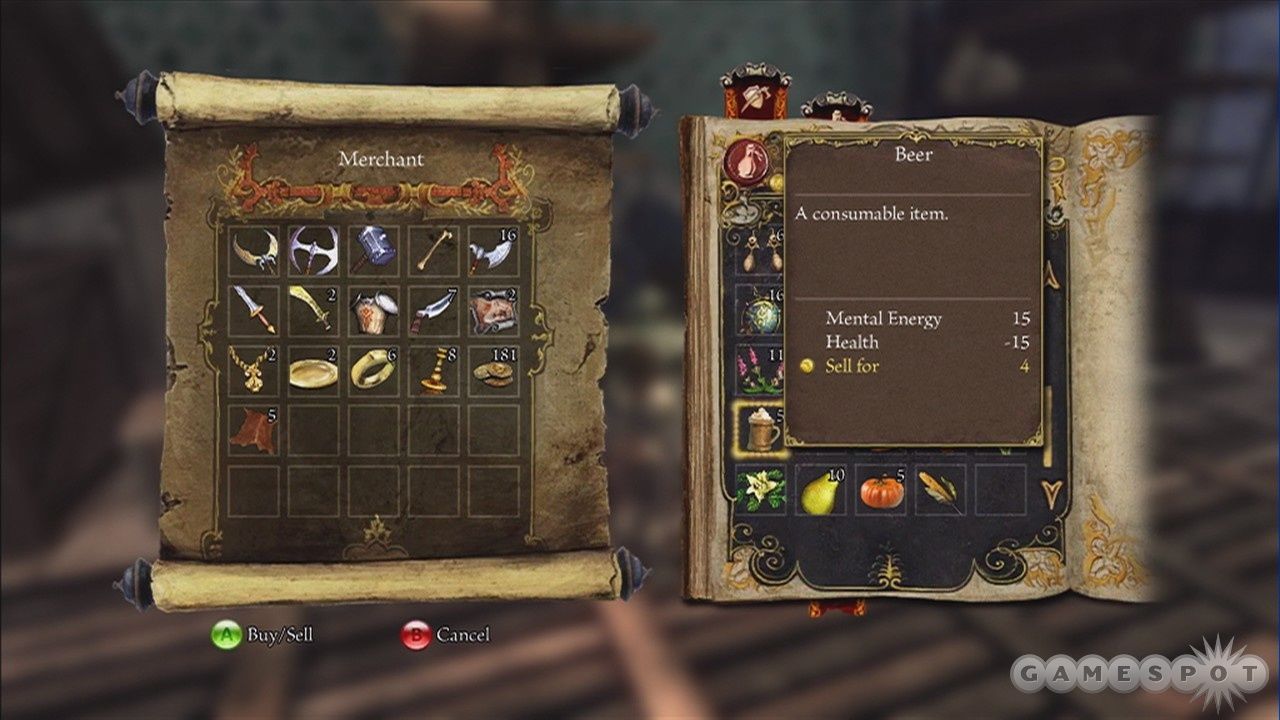Select the leather chest armor
The height and width of the screenshot is (720, 1280).
[373, 310]
